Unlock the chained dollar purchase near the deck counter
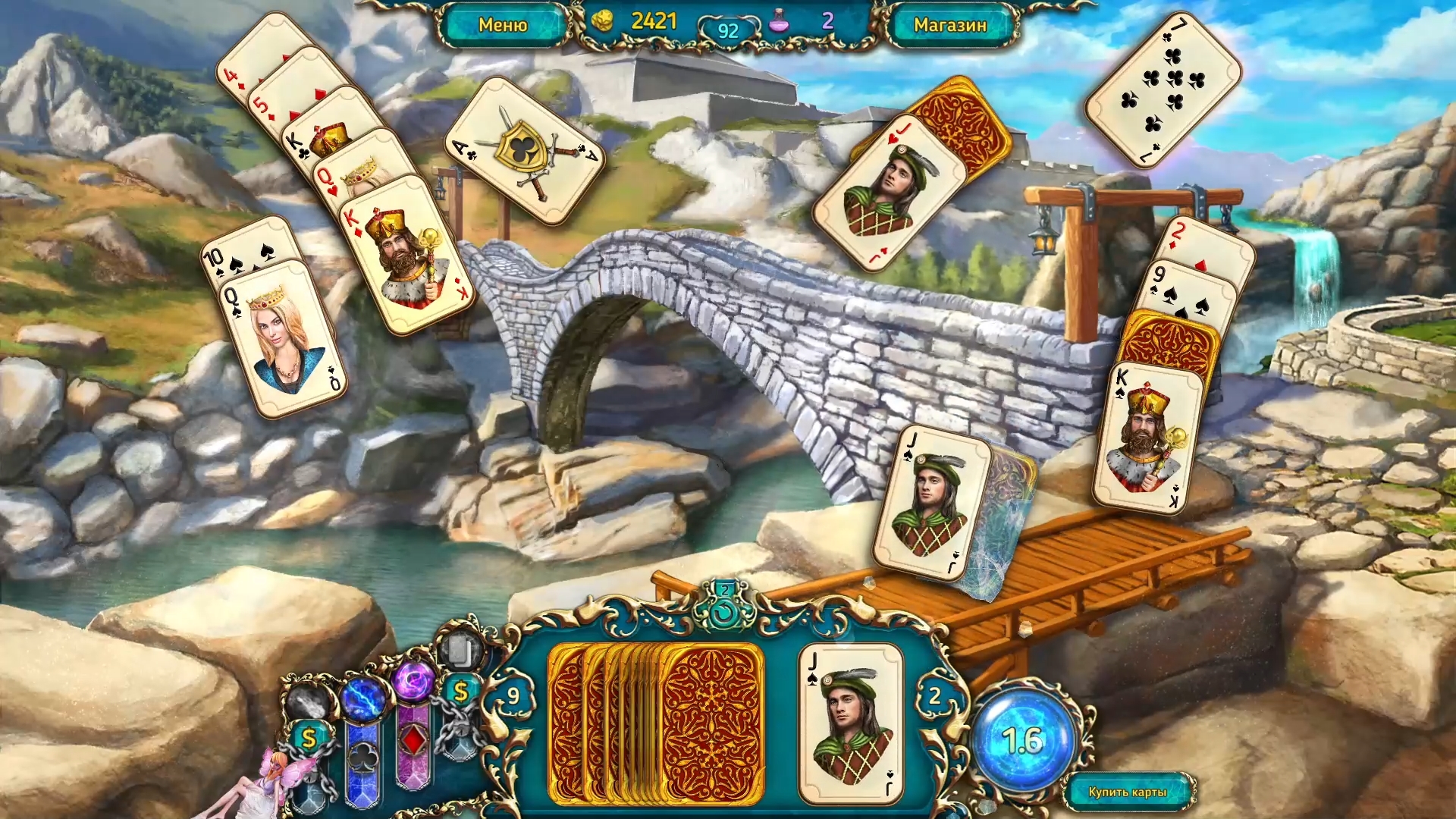The image size is (1456, 819). (x=462, y=691)
